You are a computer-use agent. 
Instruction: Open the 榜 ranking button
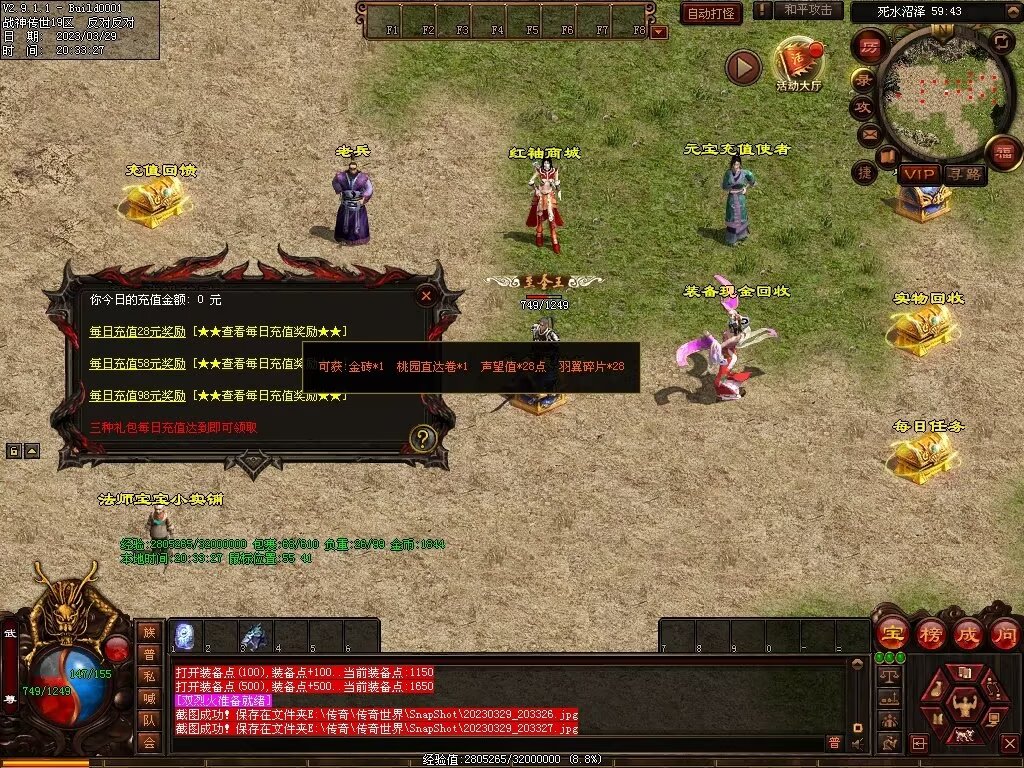point(930,634)
